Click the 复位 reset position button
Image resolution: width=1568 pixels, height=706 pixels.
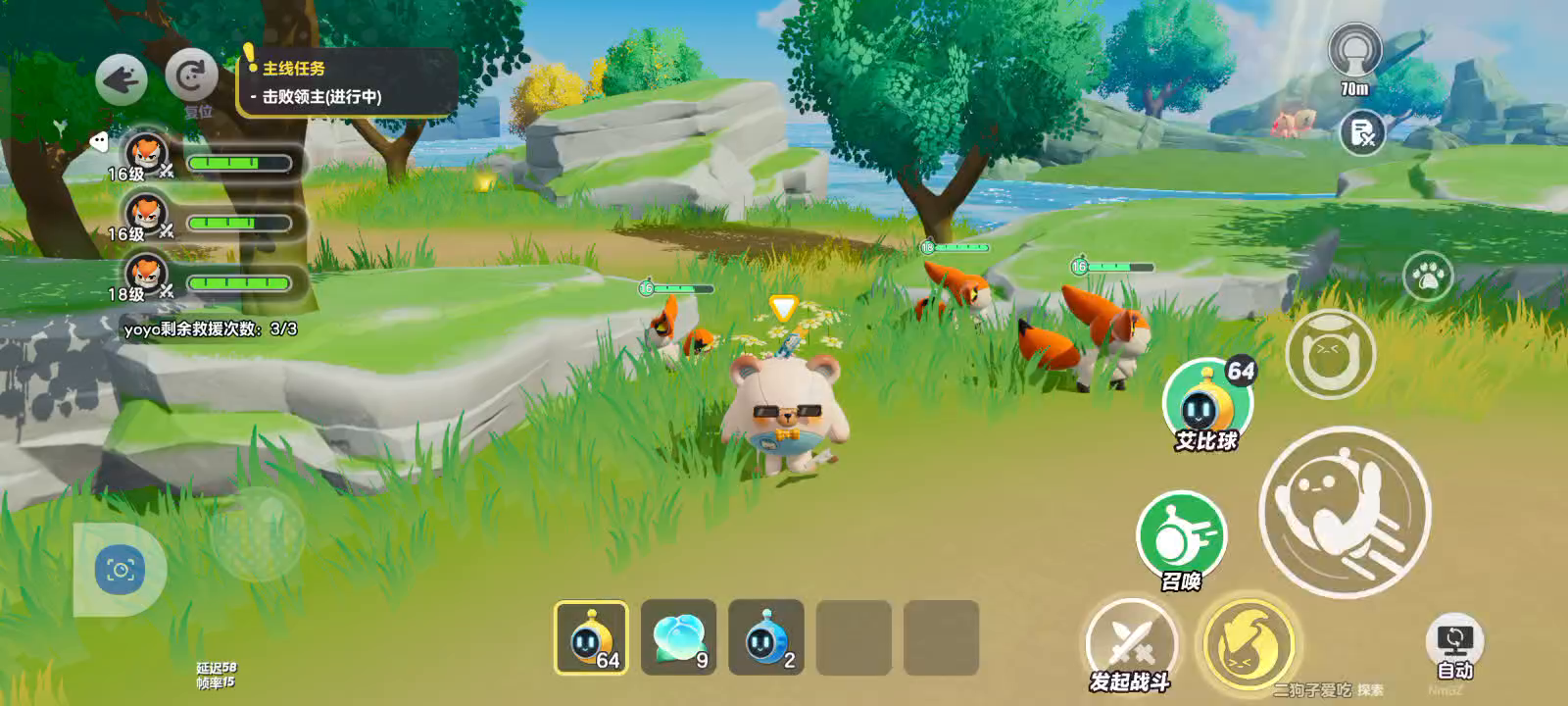[x=191, y=76]
